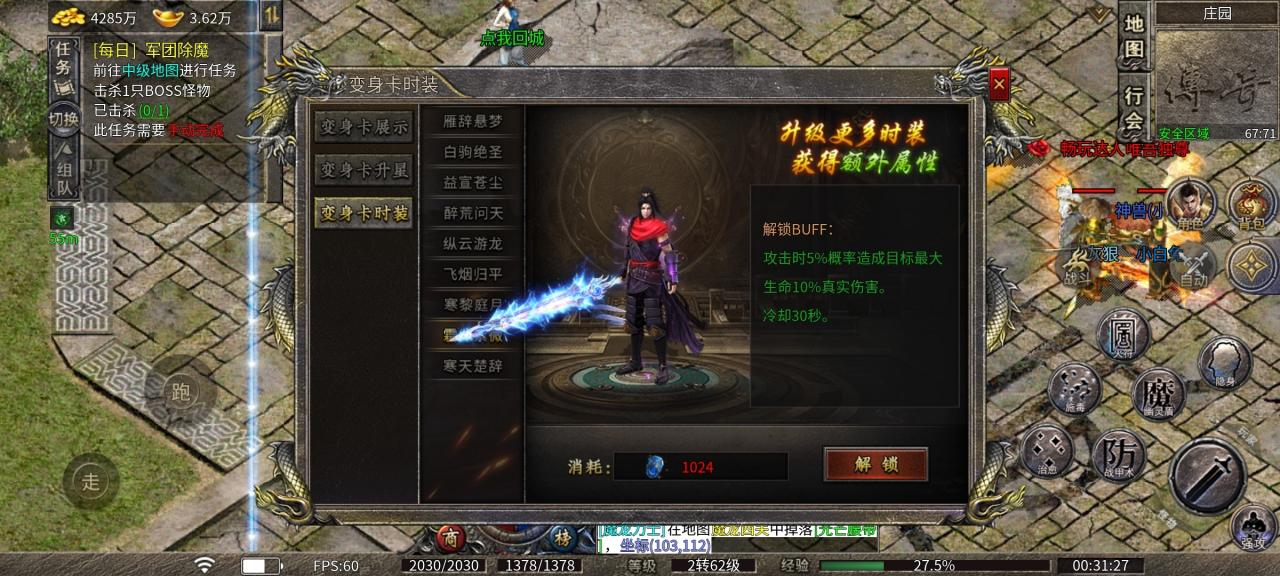
Task: Activate the 幽灵盾 skill
Action: (1157, 394)
